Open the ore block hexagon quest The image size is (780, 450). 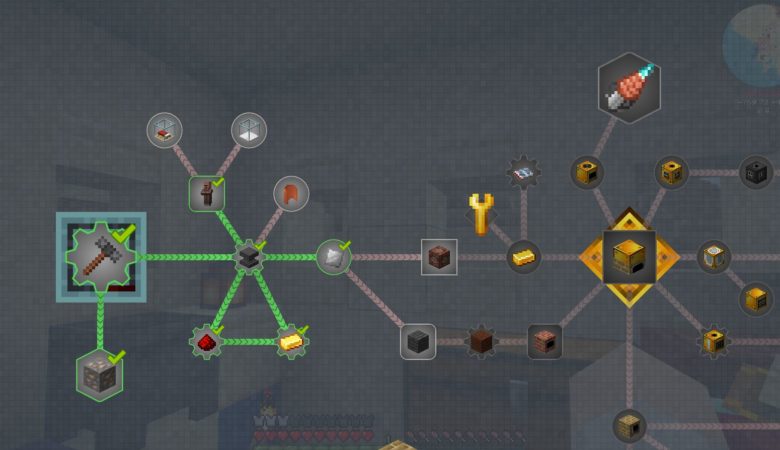100,374
